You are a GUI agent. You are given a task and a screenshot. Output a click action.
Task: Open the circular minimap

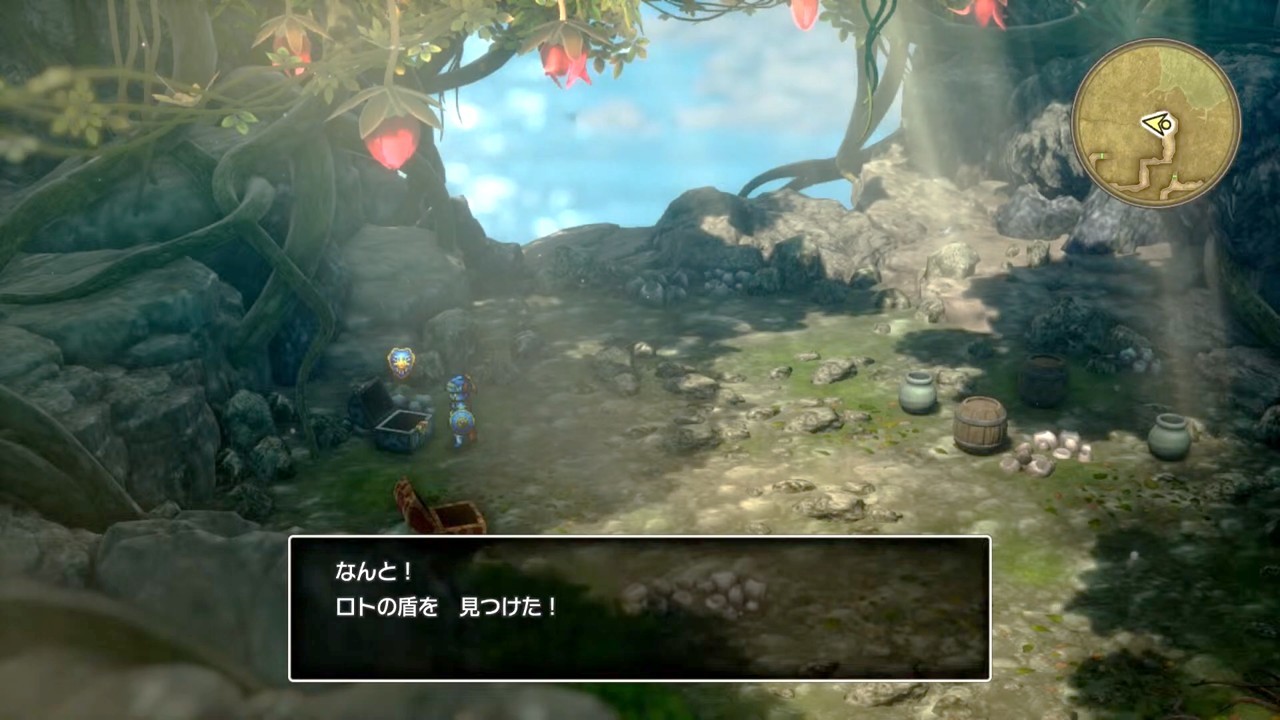pyautogui.click(x=1155, y=123)
